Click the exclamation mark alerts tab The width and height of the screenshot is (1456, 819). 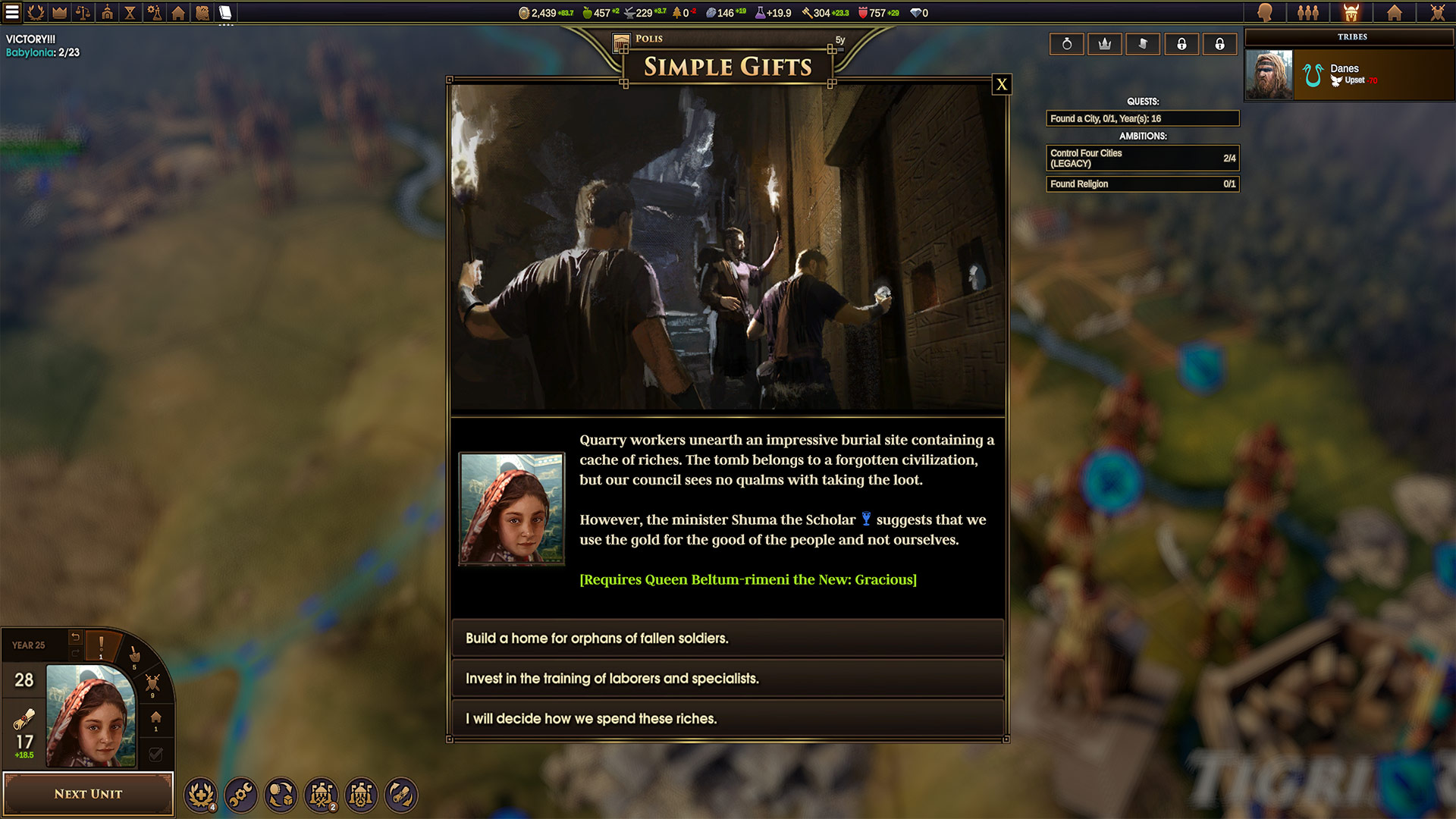[x=101, y=646]
